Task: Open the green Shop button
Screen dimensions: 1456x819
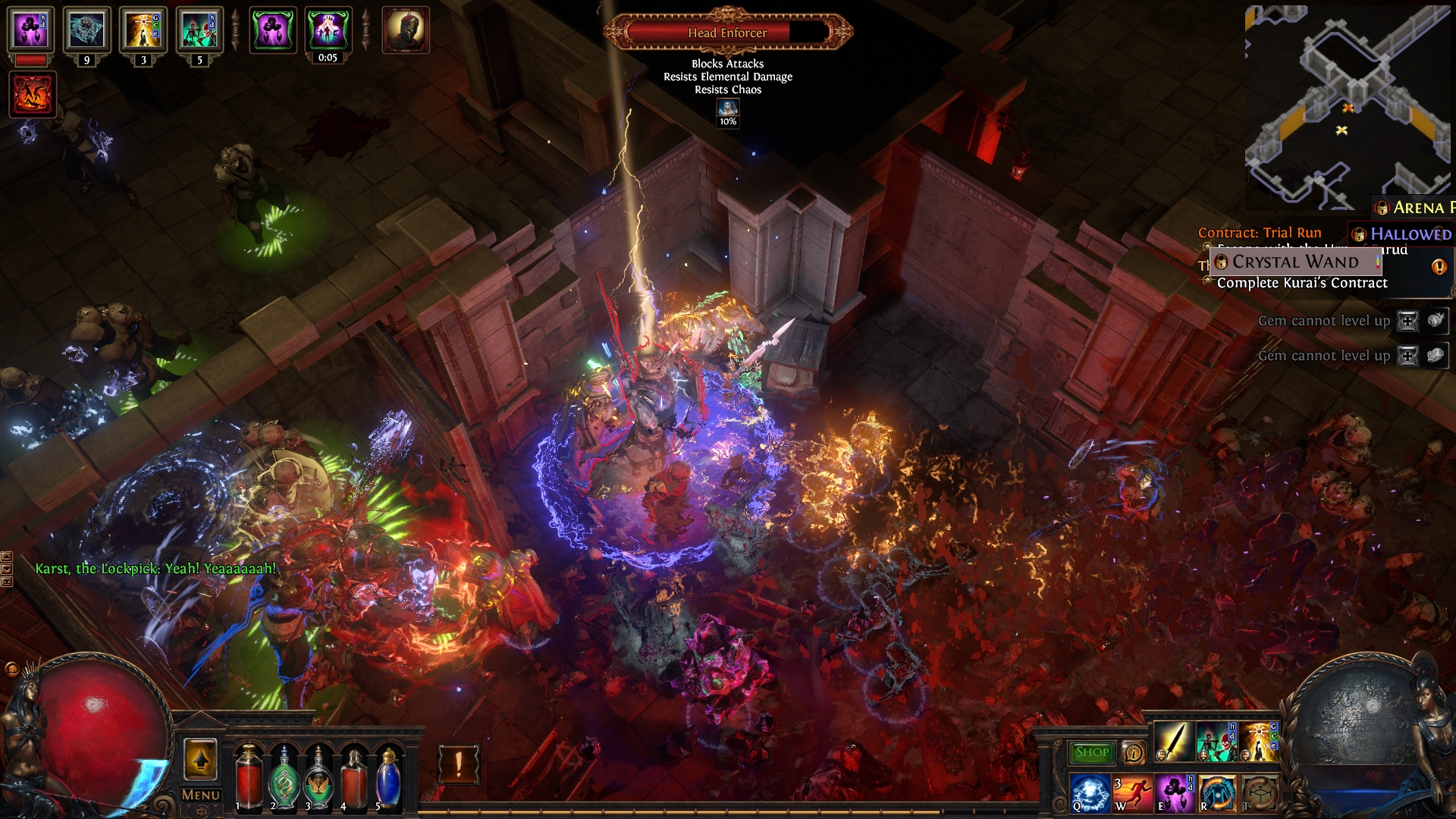Action: click(1091, 752)
